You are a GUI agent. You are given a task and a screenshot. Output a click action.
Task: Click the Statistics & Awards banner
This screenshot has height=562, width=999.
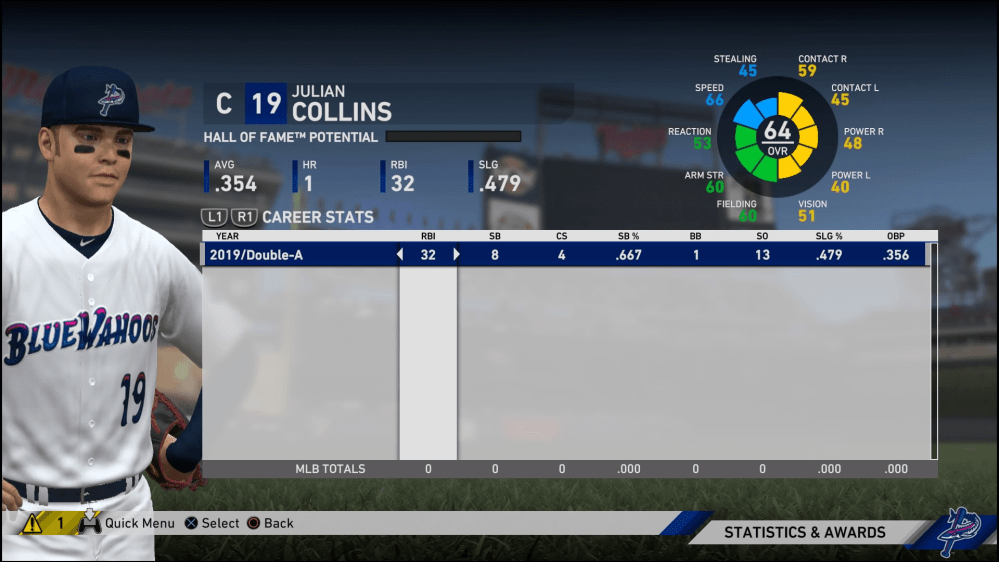804,533
